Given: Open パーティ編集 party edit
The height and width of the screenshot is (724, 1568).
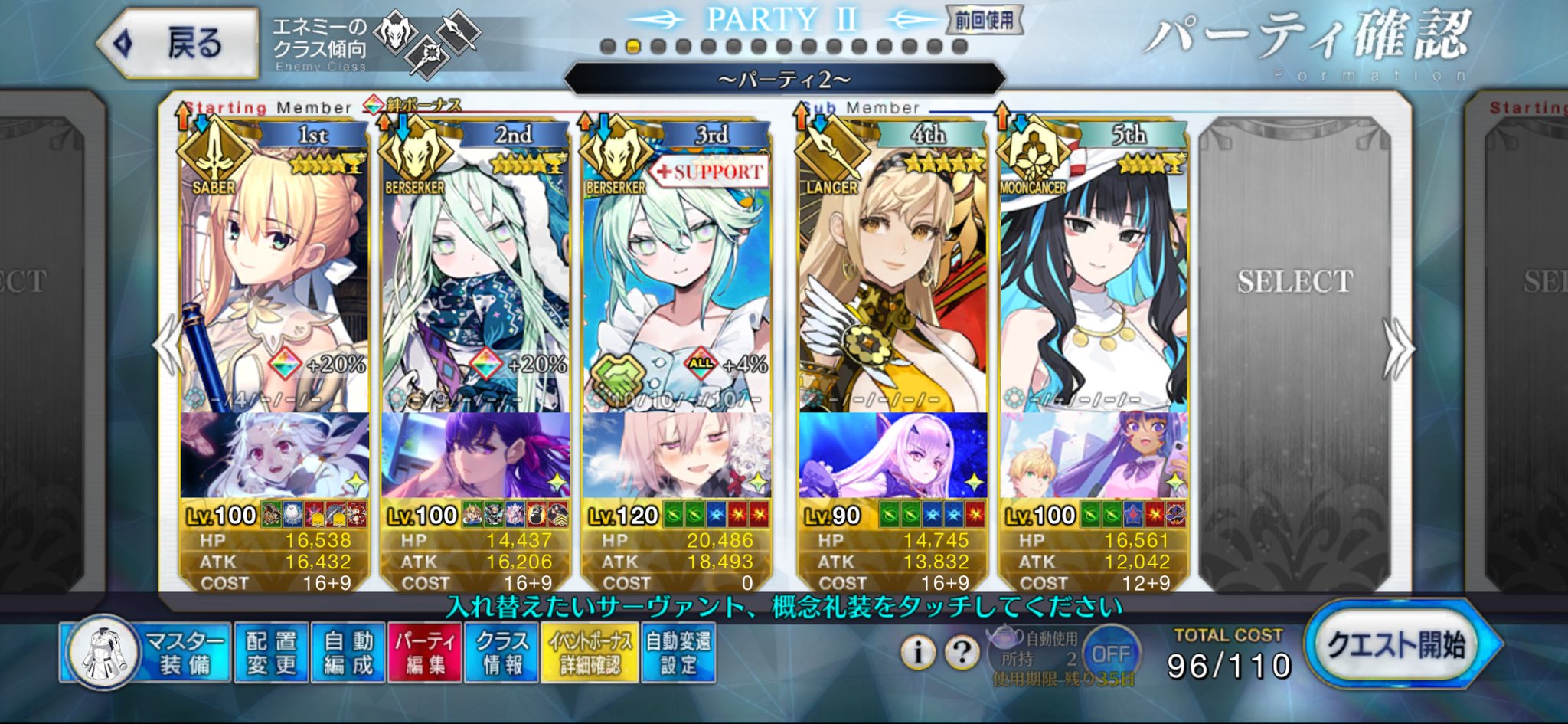Looking at the screenshot, I should [425, 652].
